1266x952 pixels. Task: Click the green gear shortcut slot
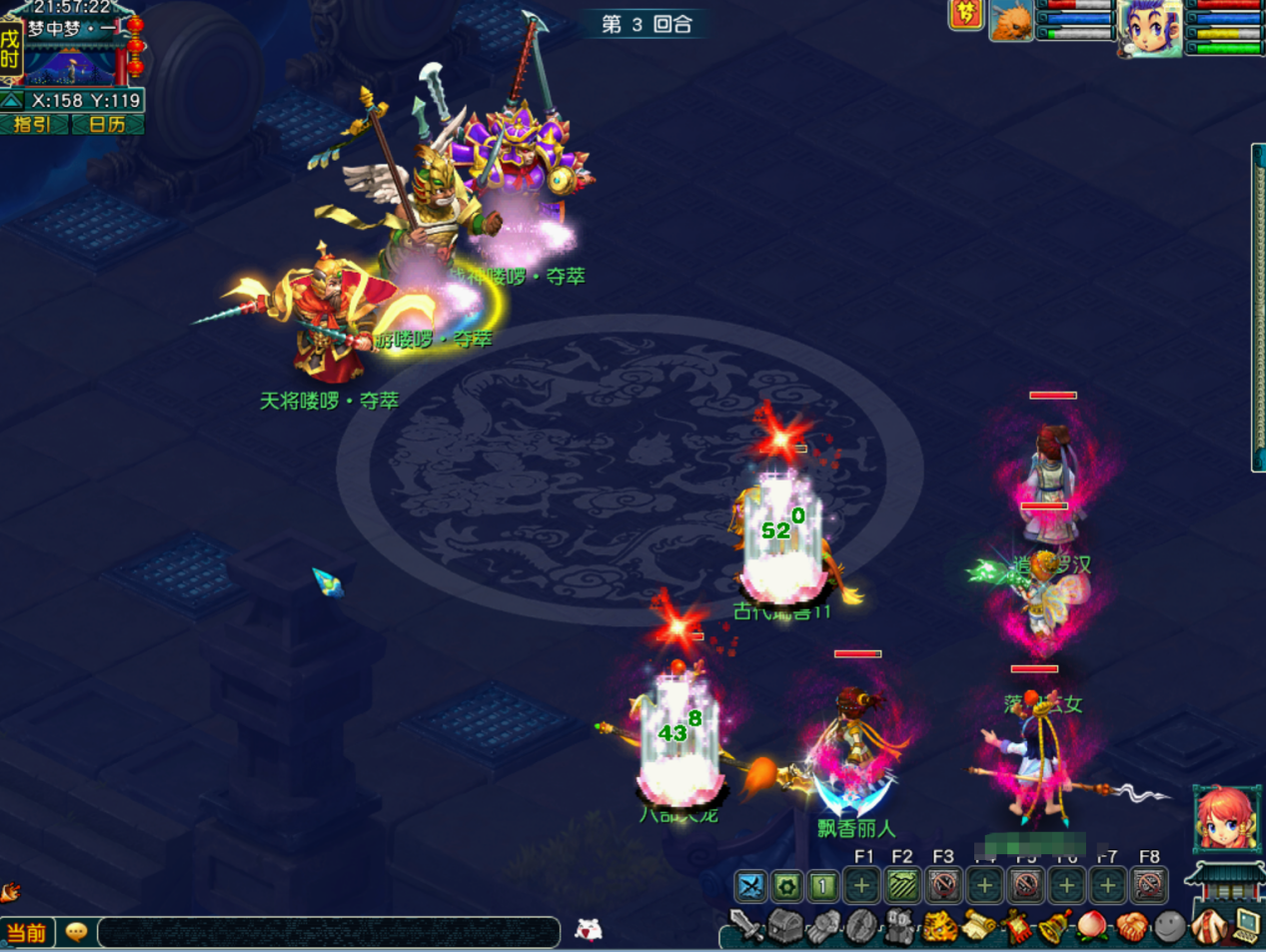787,885
